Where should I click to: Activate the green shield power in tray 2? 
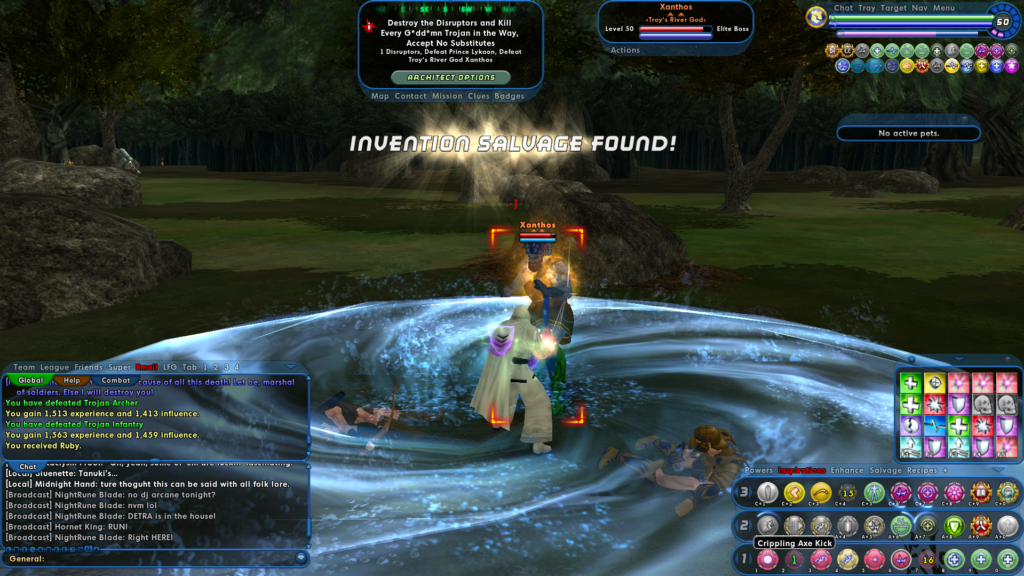tap(954, 525)
